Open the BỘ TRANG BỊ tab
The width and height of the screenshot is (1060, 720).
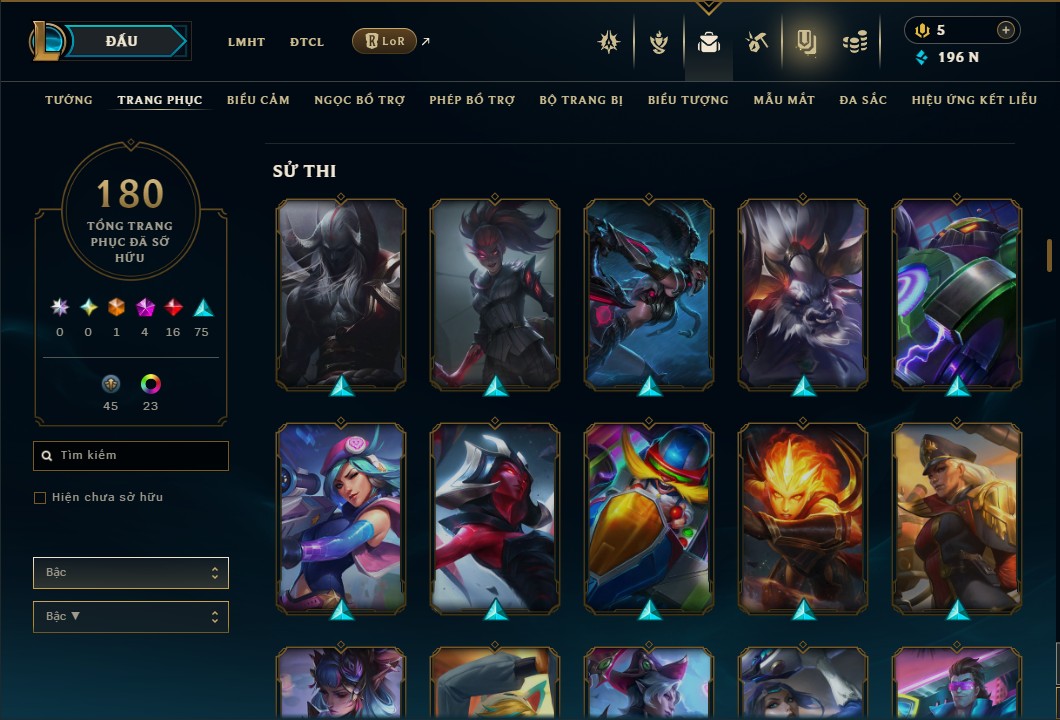(581, 100)
